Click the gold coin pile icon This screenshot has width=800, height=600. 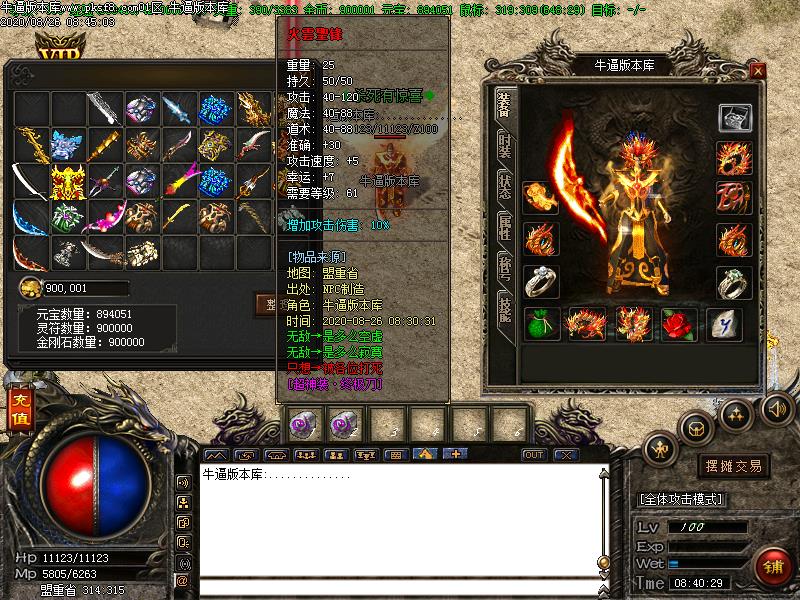pos(31,288)
